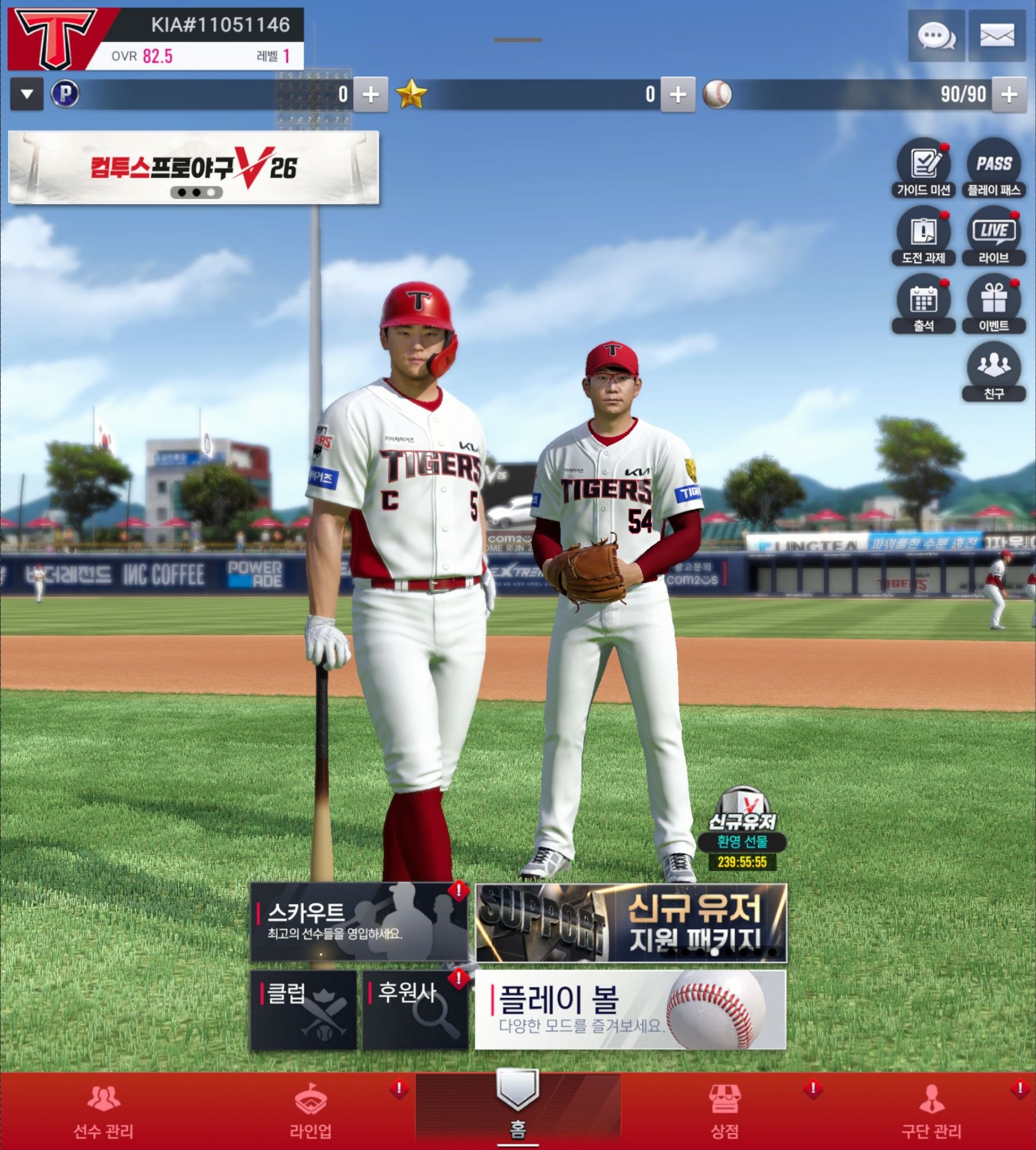Viewport: 1036px width, 1150px height.
Task: Add more gold stars with plus button
Action: coord(677,94)
